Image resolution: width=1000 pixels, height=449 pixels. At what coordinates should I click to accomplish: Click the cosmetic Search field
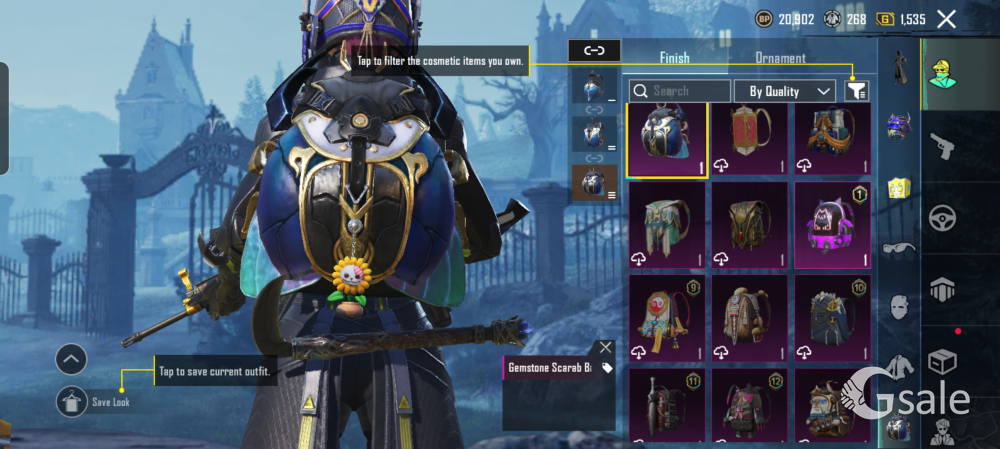tap(680, 91)
